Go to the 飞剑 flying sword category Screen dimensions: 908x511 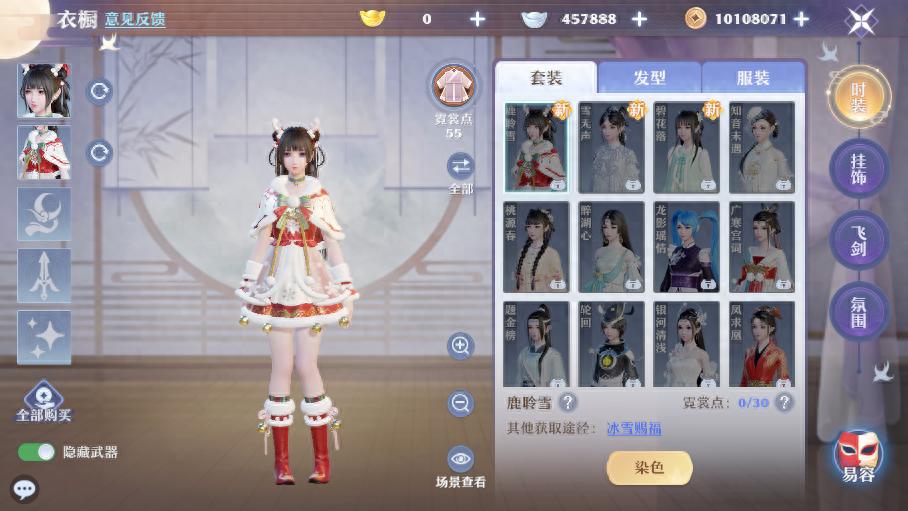pyautogui.click(x=859, y=240)
